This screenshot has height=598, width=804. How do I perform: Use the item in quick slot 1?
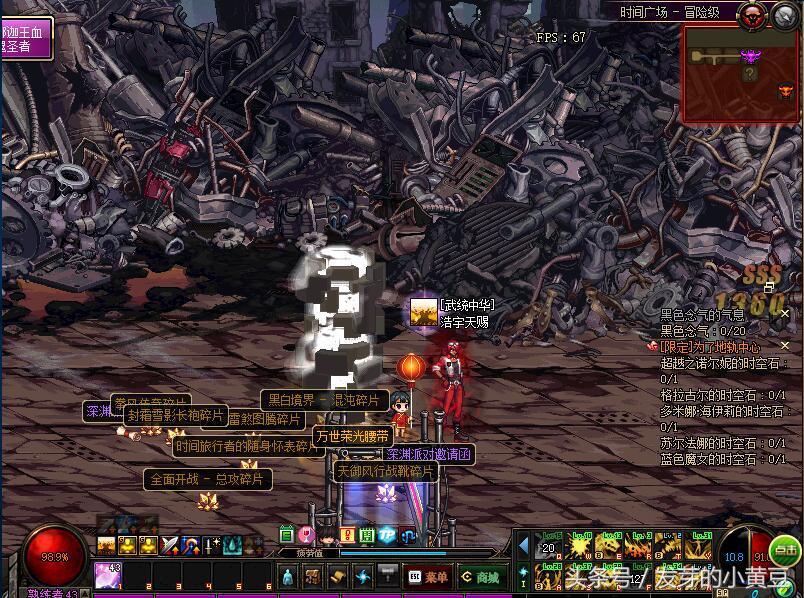[107, 575]
